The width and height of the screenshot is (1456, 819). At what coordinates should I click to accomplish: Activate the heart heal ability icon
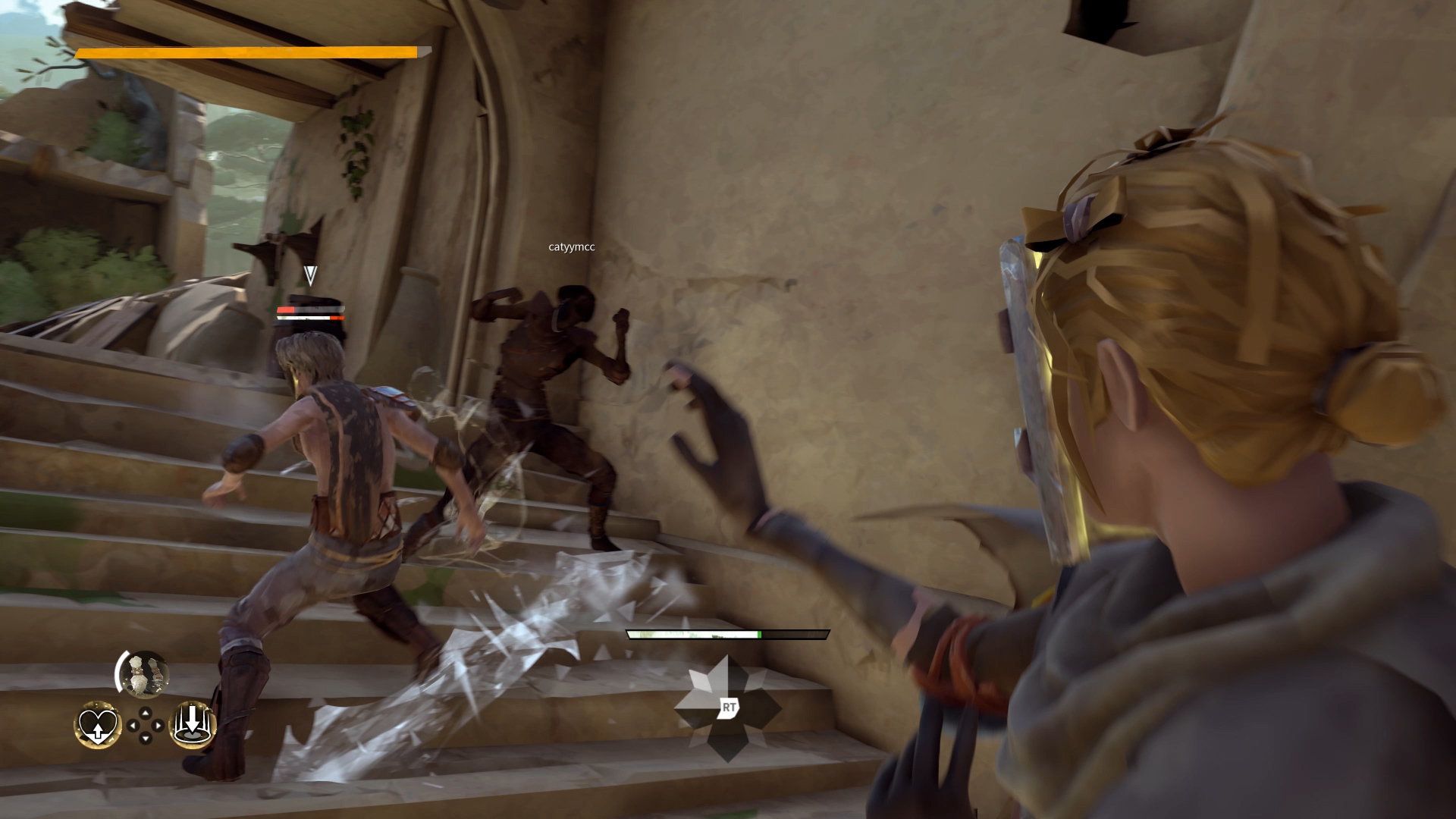[97, 725]
